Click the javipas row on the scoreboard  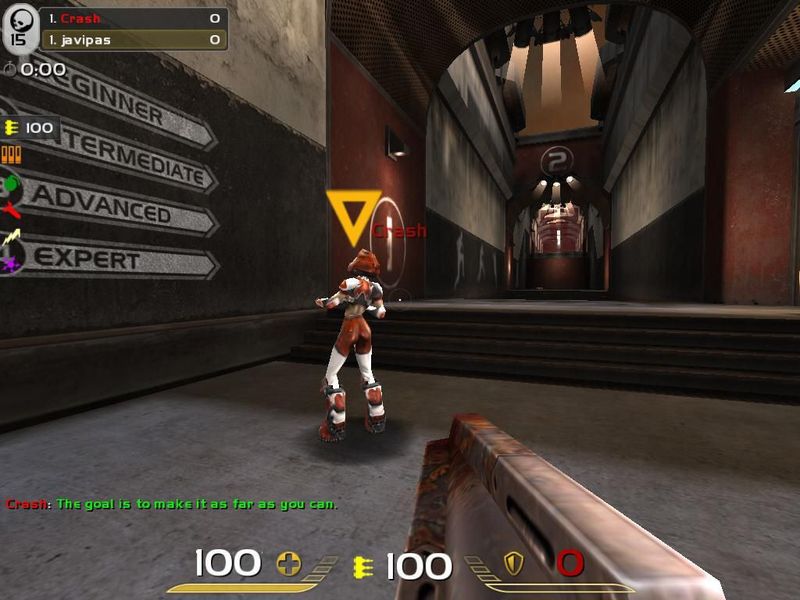(133, 40)
